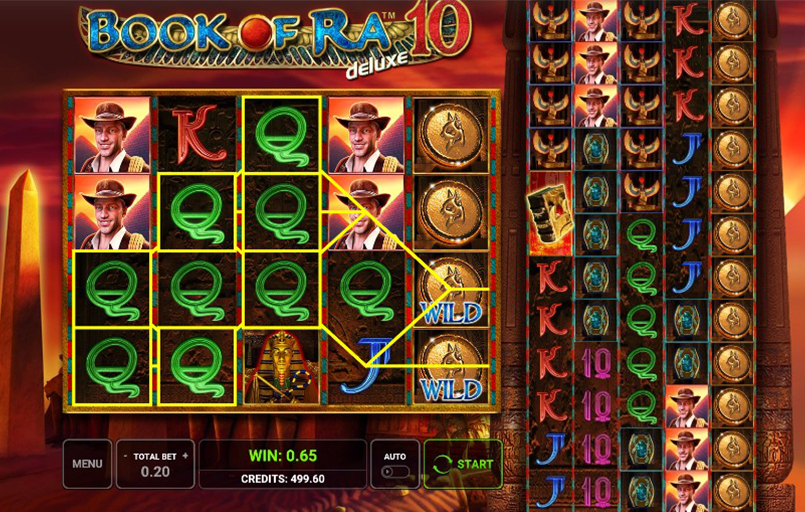The image size is (805, 512).
Task: Increase total bet with the plus button
Action: tap(185, 456)
